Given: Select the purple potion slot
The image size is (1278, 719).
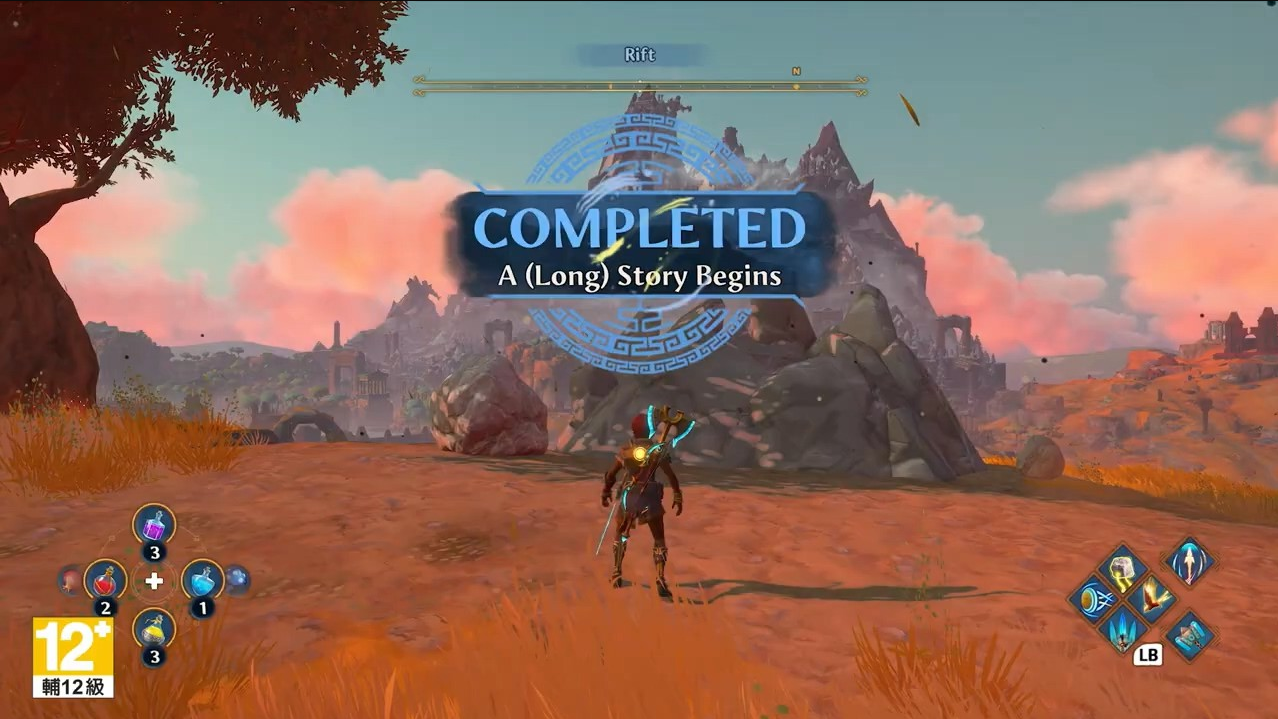Looking at the screenshot, I should click(x=154, y=525).
